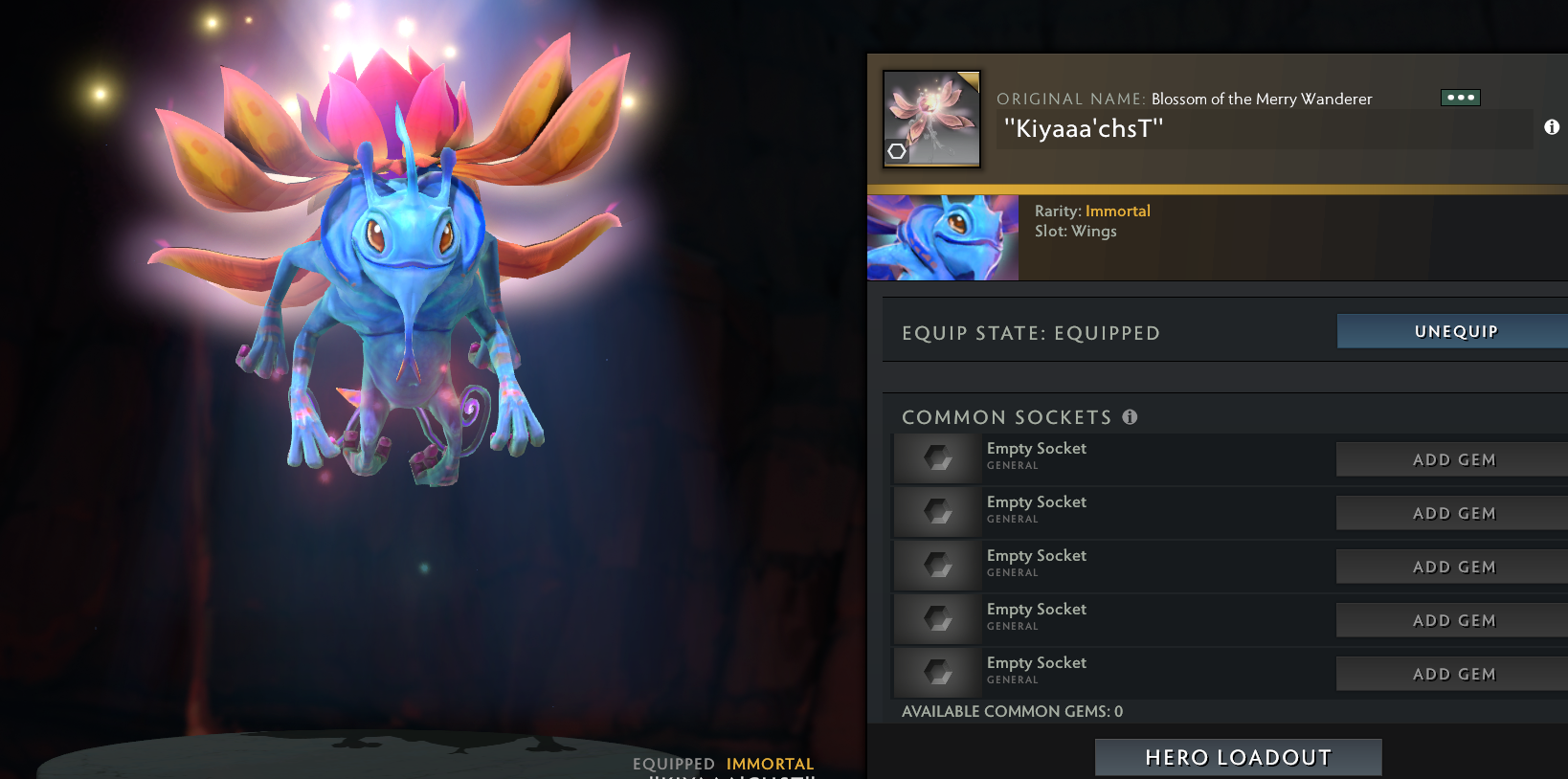1568x779 pixels.
Task: Click the Puck hero preview image
Action: (943, 236)
